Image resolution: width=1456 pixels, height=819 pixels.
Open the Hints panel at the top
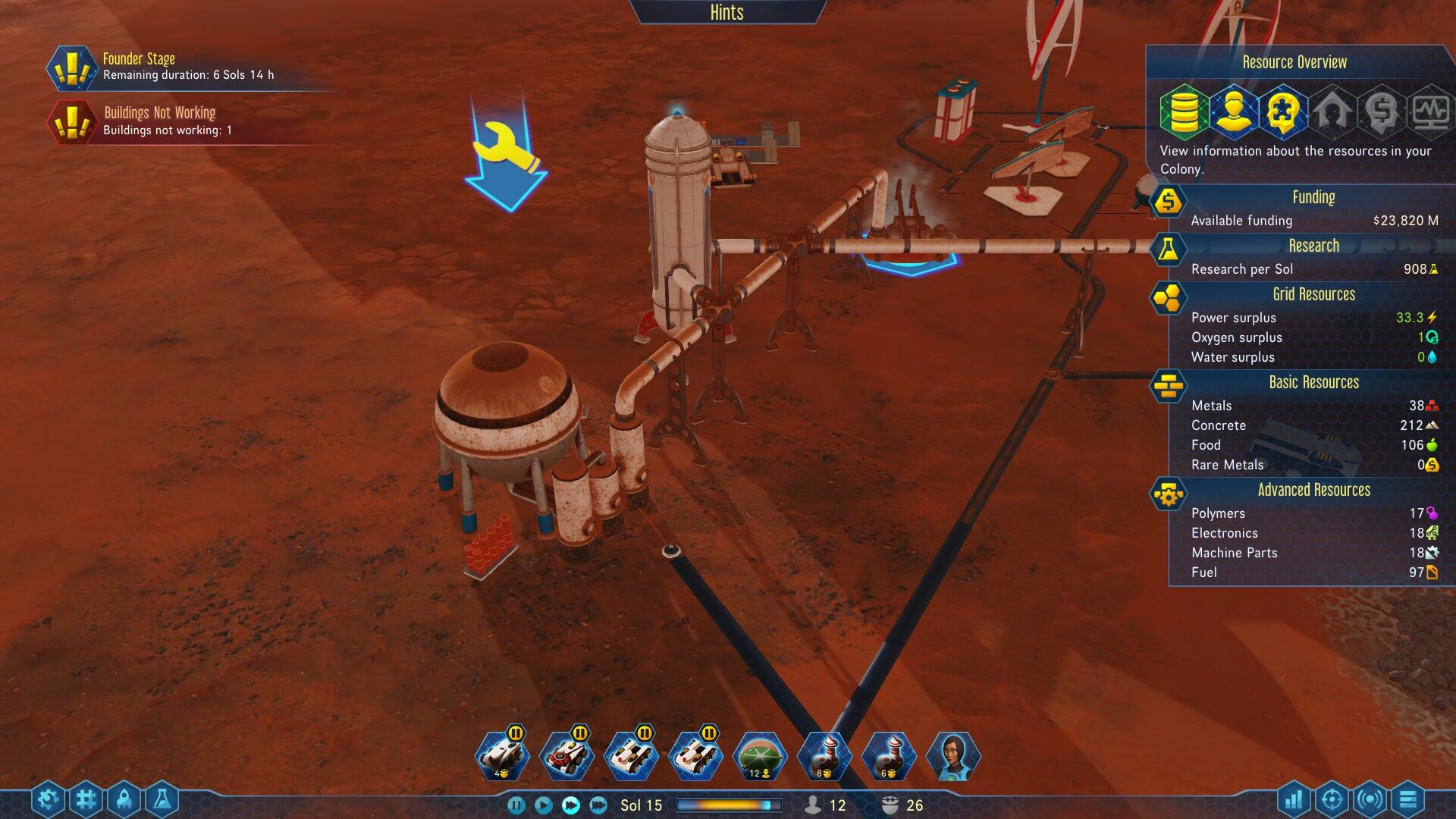726,12
